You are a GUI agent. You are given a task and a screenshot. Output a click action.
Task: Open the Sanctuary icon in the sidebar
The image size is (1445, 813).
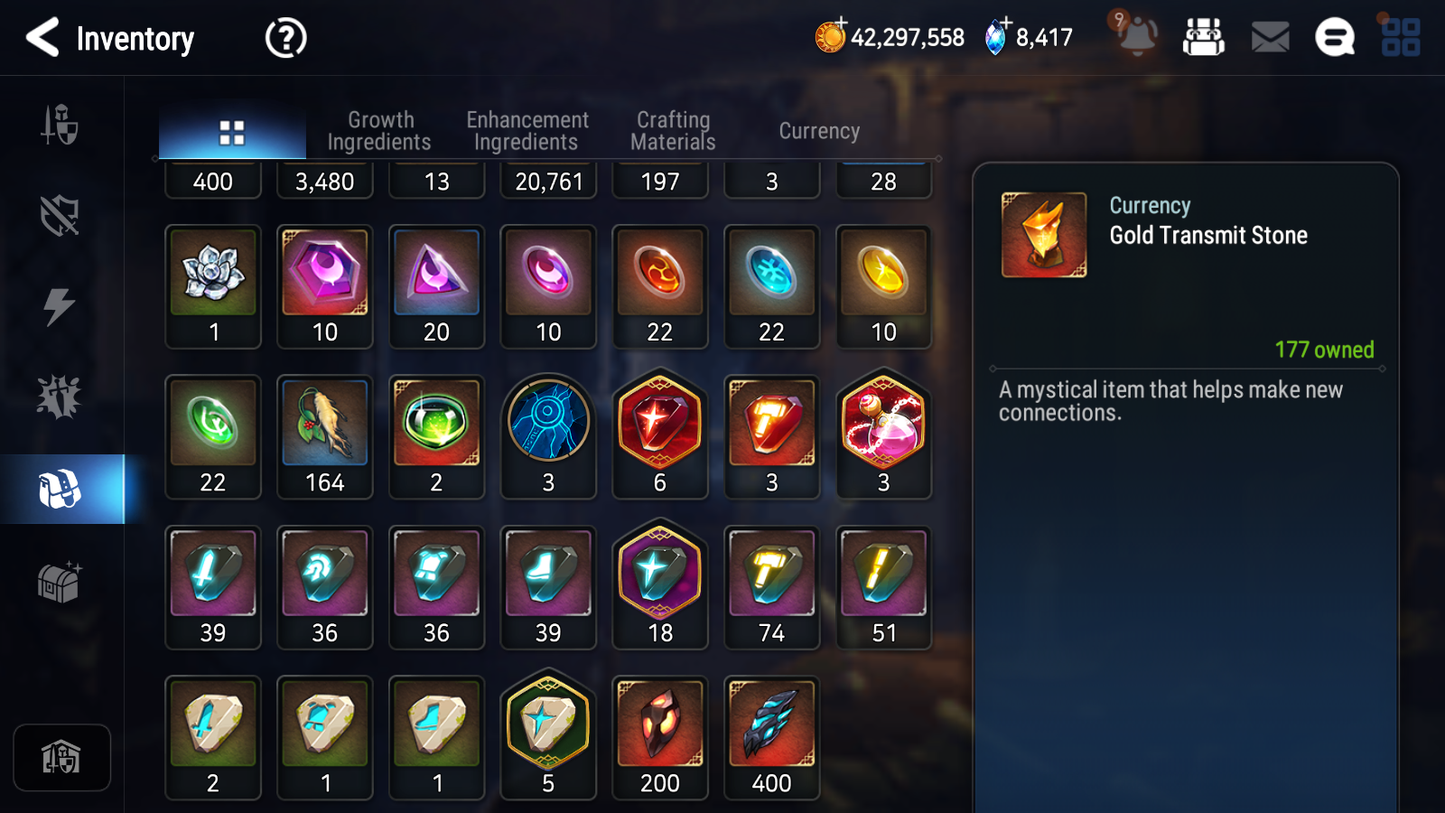[62, 758]
